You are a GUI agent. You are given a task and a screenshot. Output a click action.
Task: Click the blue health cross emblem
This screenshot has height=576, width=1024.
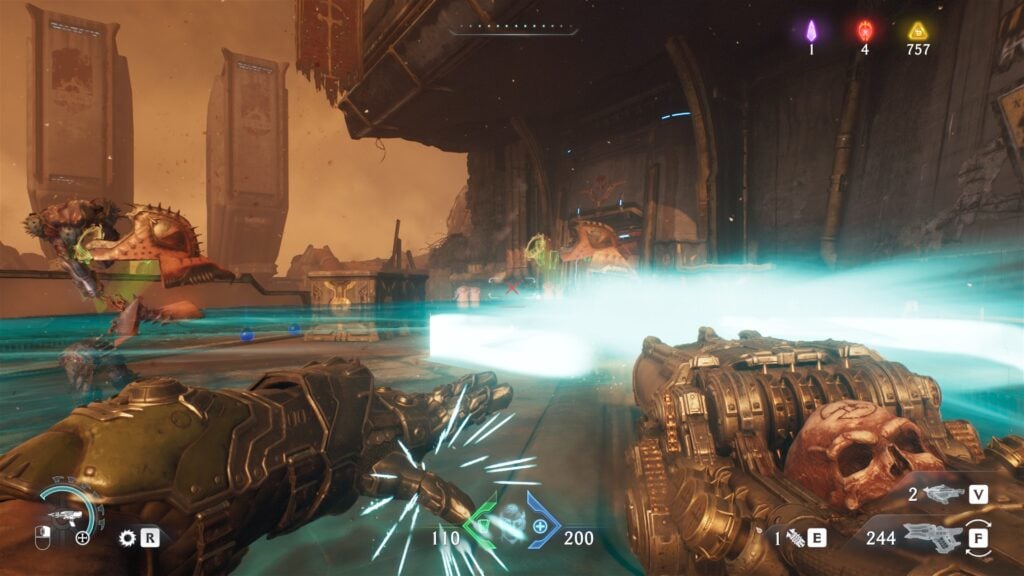(541, 525)
